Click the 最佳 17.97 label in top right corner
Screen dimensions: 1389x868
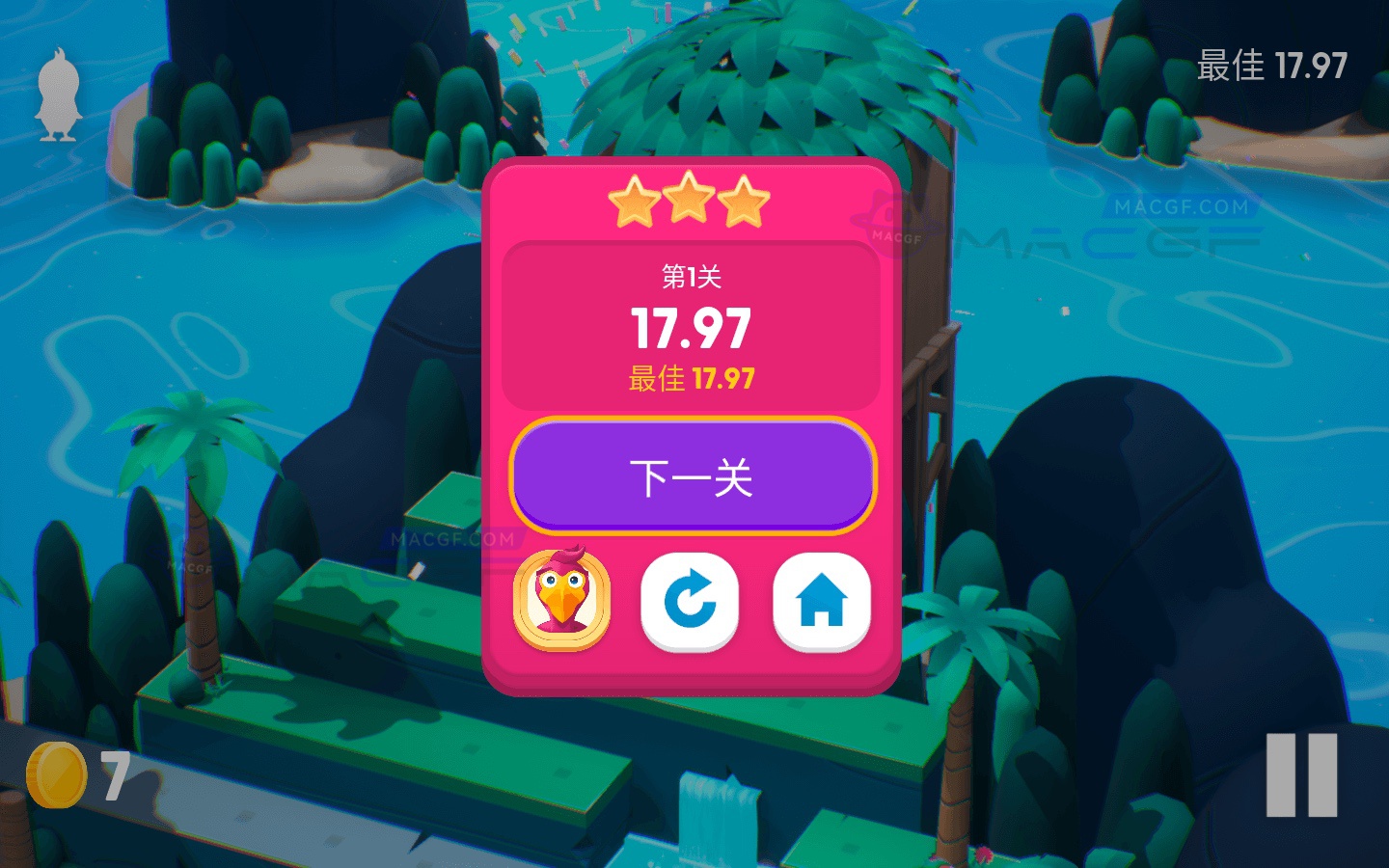[x=1271, y=66]
